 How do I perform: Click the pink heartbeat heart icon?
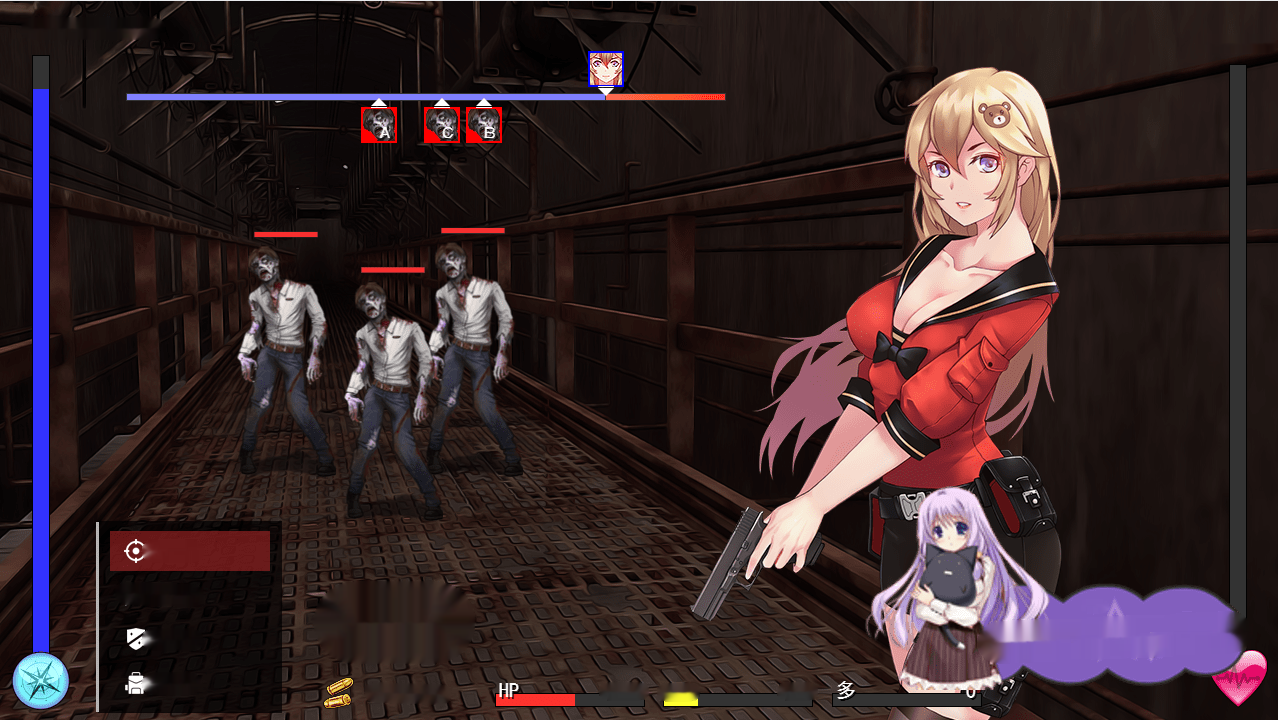(x=1239, y=677)
